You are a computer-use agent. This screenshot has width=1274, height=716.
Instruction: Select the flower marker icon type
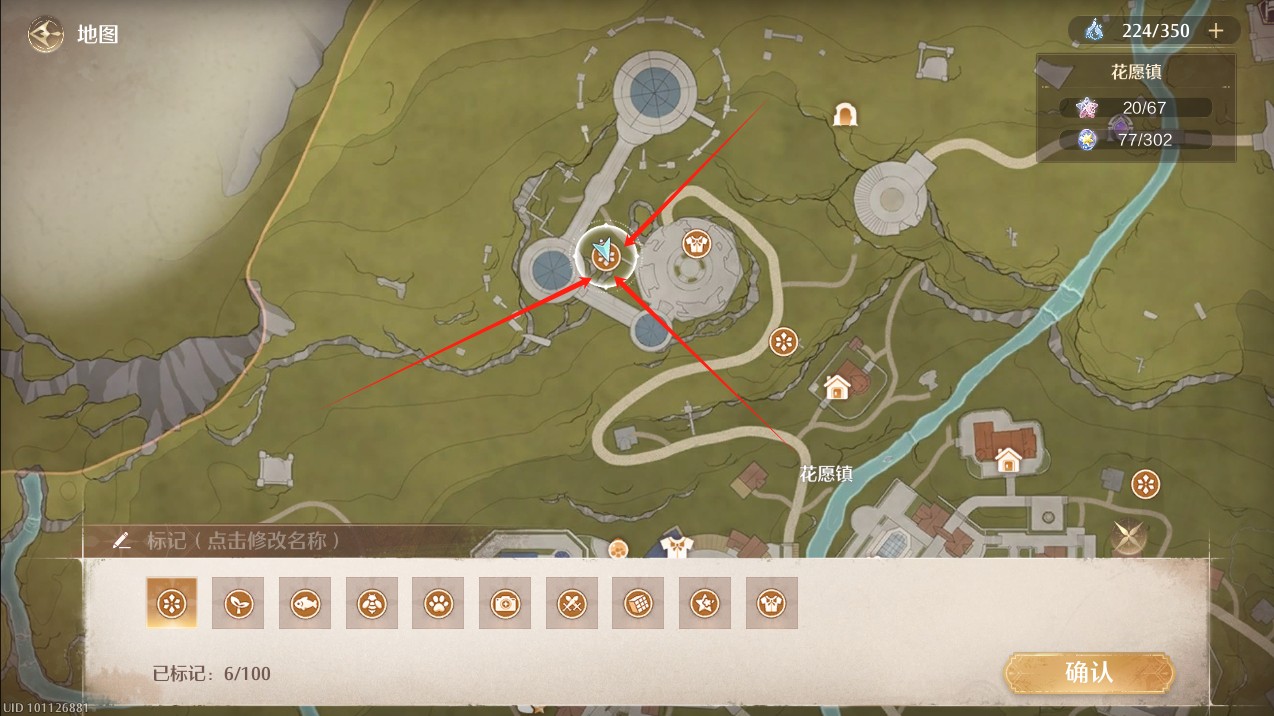(x=171, y=603)
